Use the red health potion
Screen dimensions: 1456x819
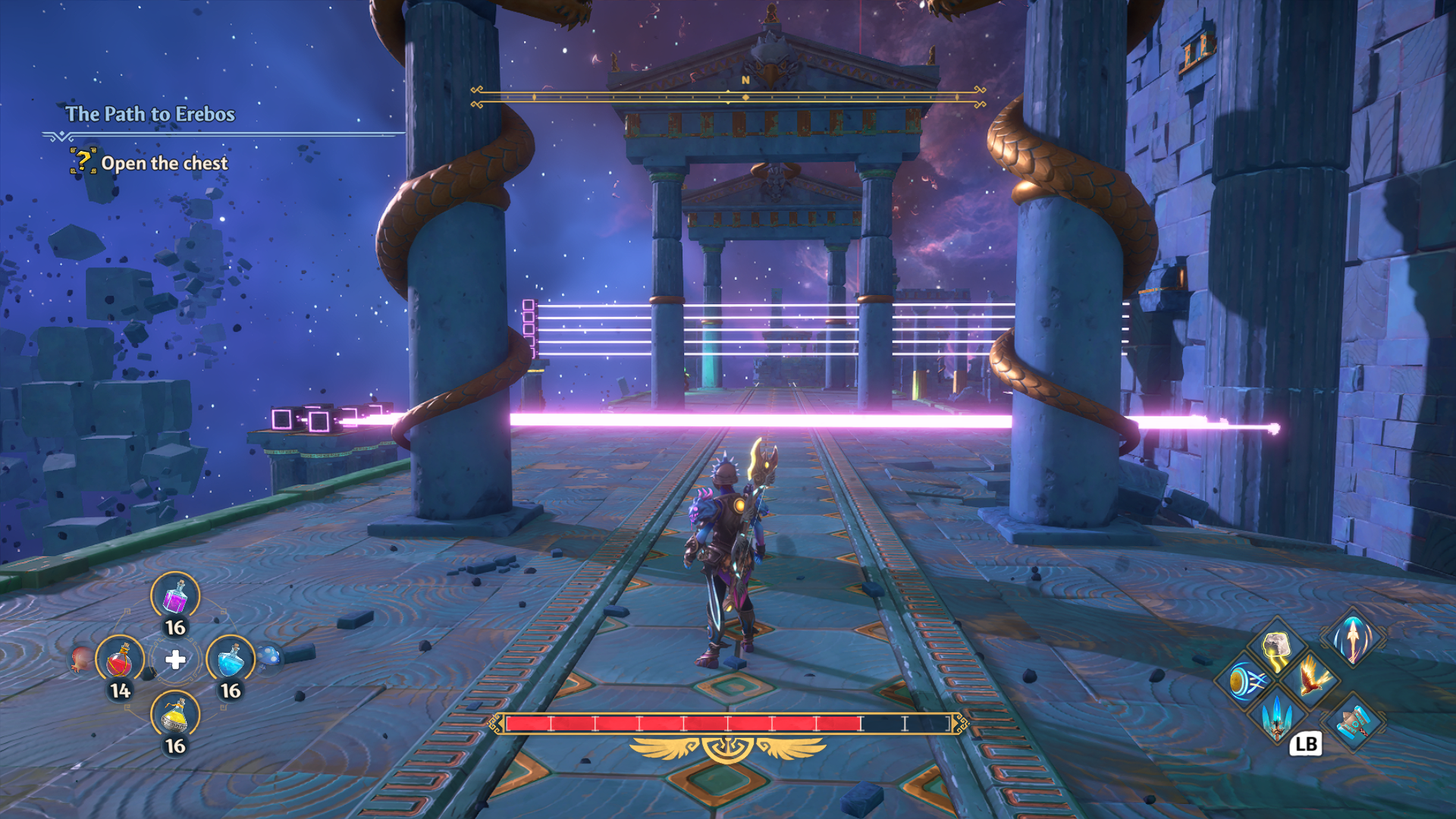point(120,660)
